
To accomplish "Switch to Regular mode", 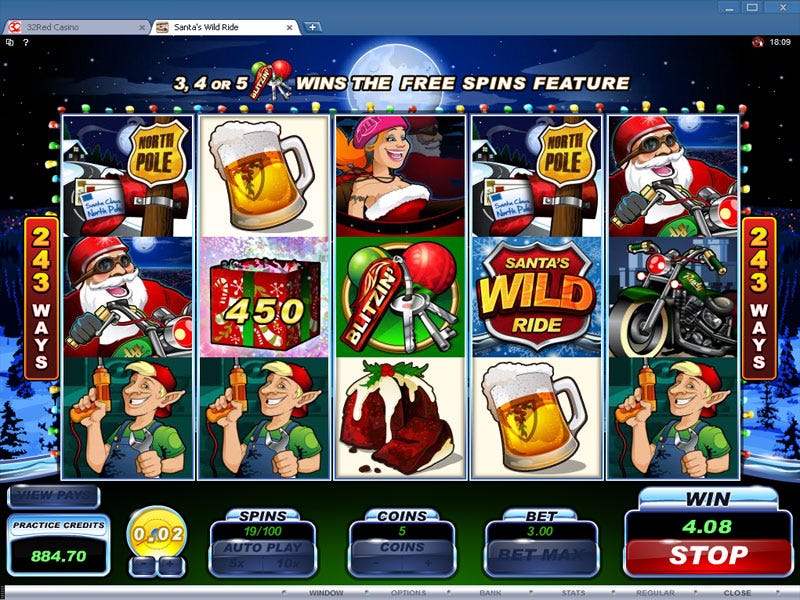I will [655, 593].
